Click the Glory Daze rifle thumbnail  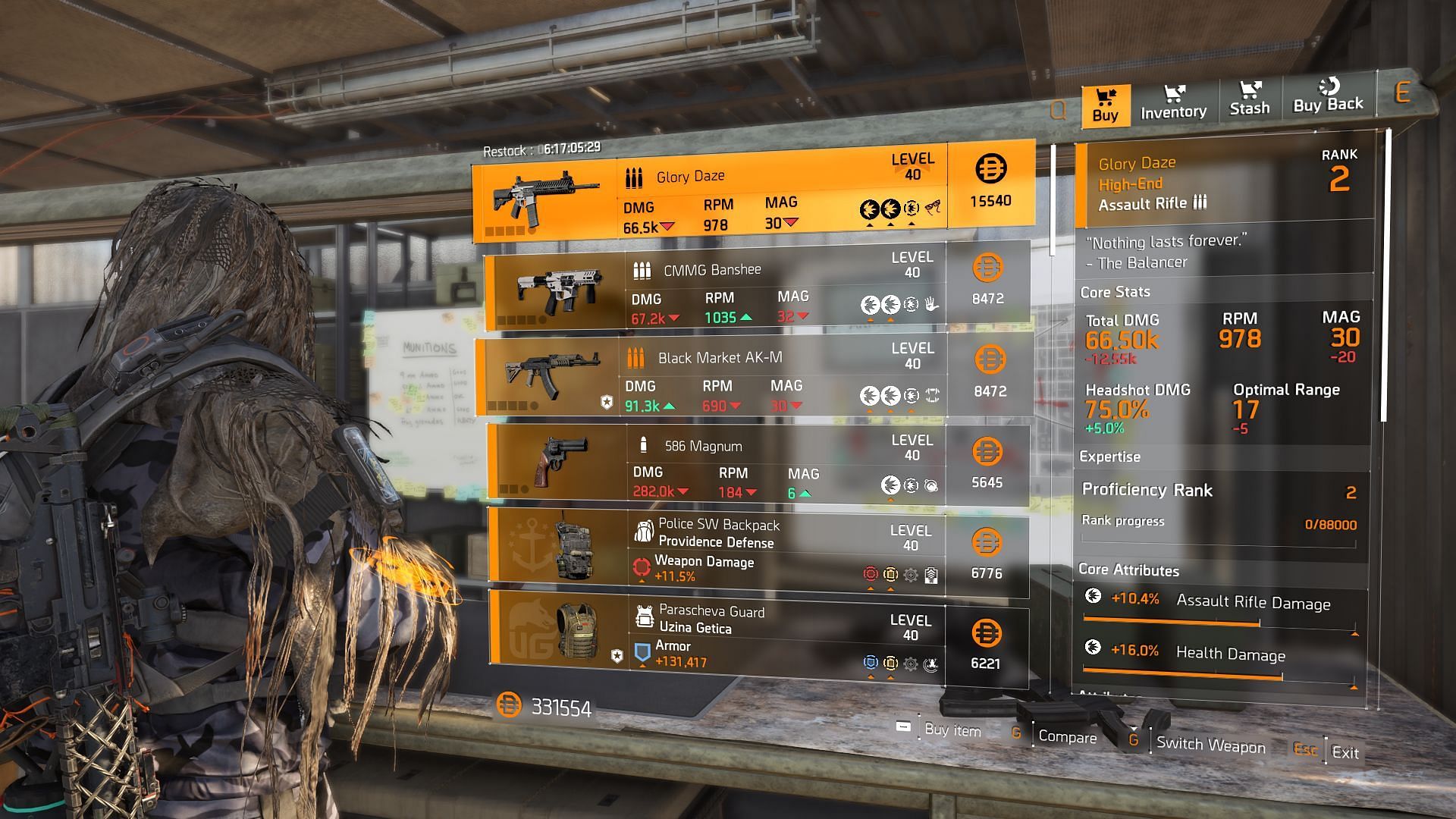[x=544, y=196]
